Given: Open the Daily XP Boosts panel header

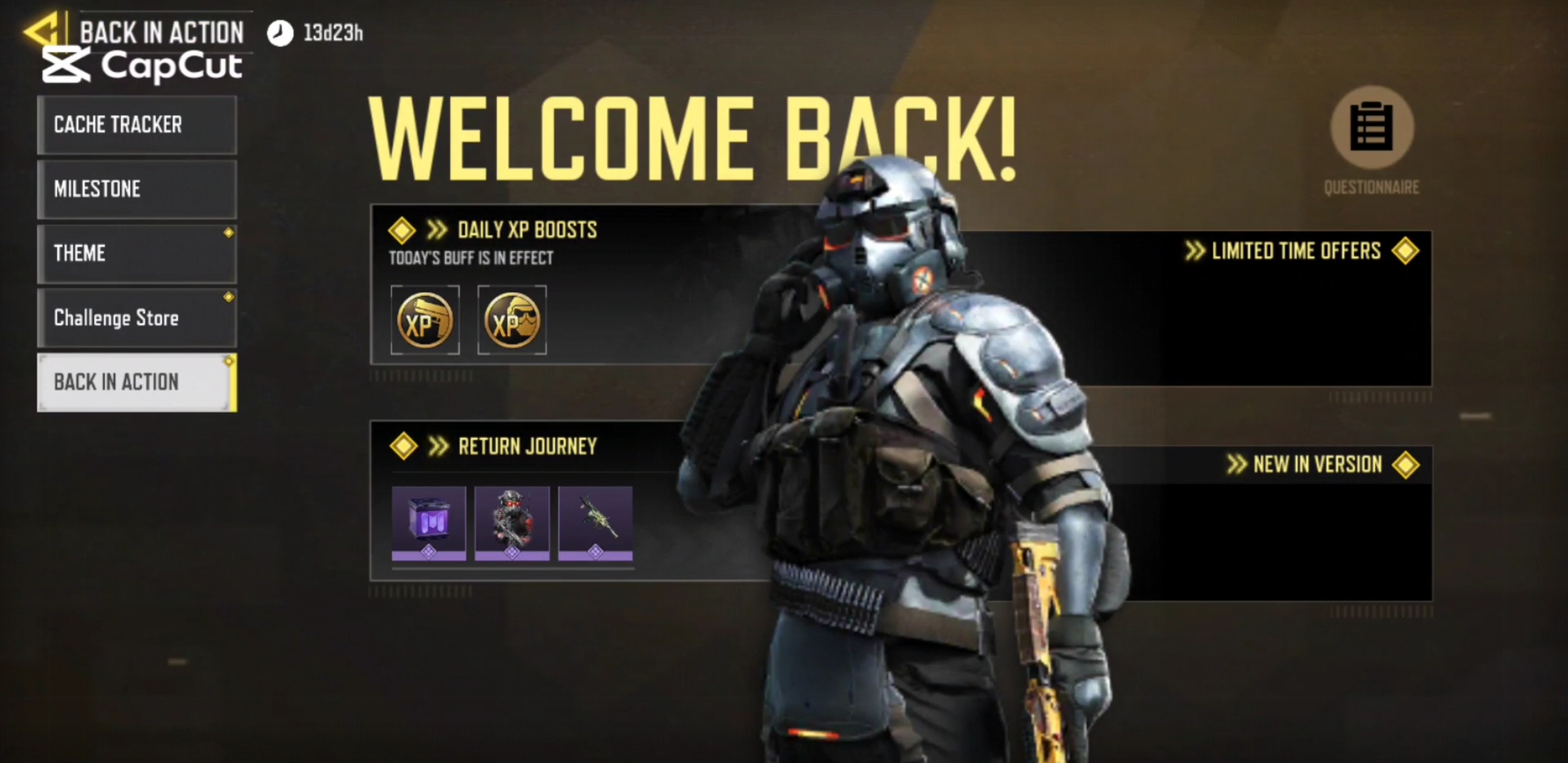Looking at the screenshot, I should (527, 230).
